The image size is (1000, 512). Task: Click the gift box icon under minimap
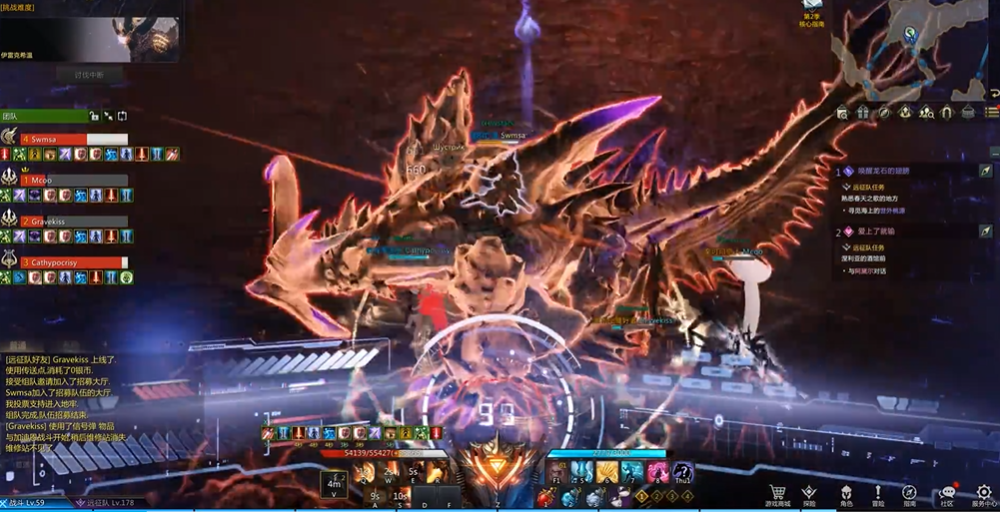click(x=863, y=113)
